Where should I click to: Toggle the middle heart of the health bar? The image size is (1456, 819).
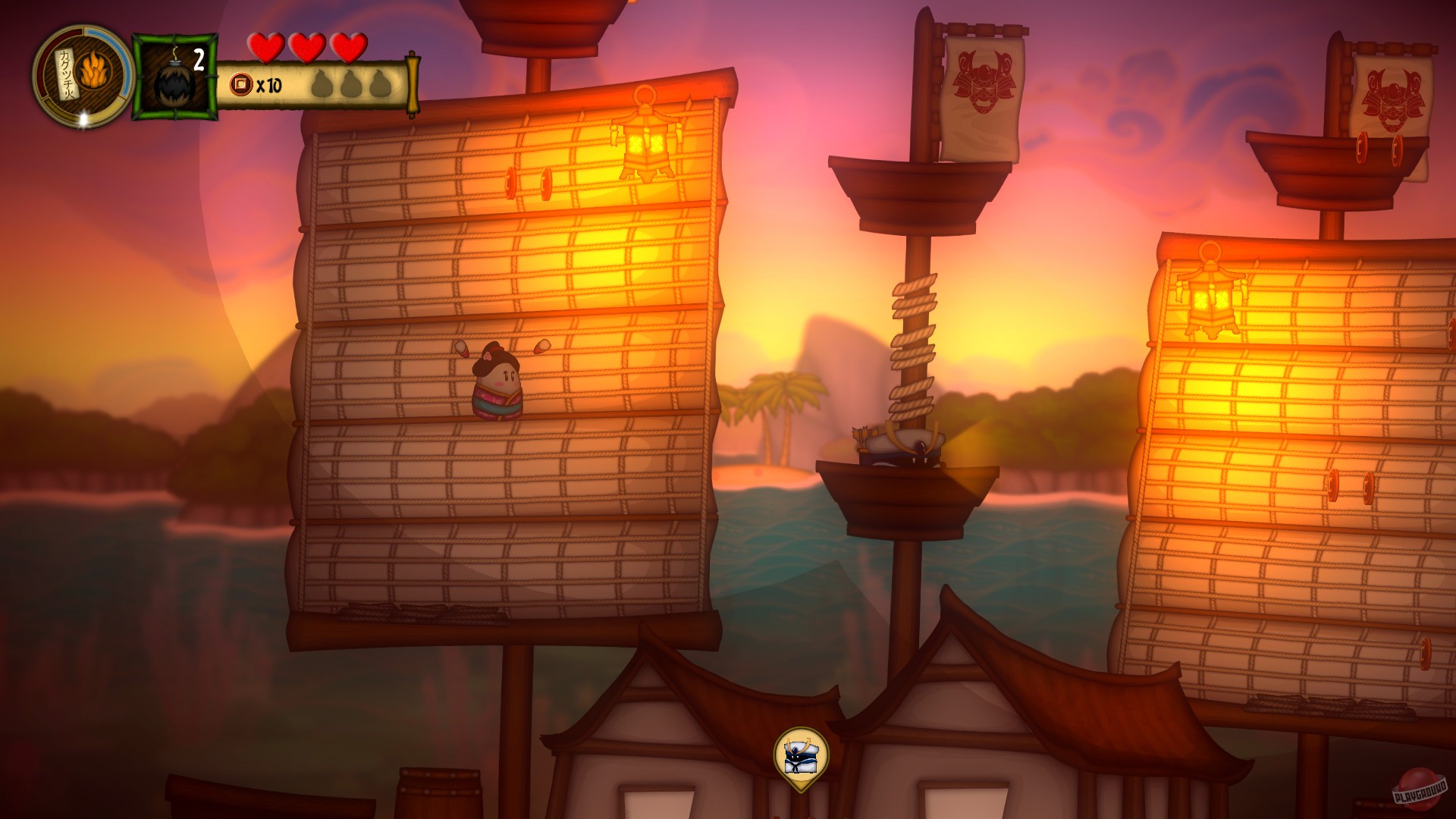click(306, 48)
